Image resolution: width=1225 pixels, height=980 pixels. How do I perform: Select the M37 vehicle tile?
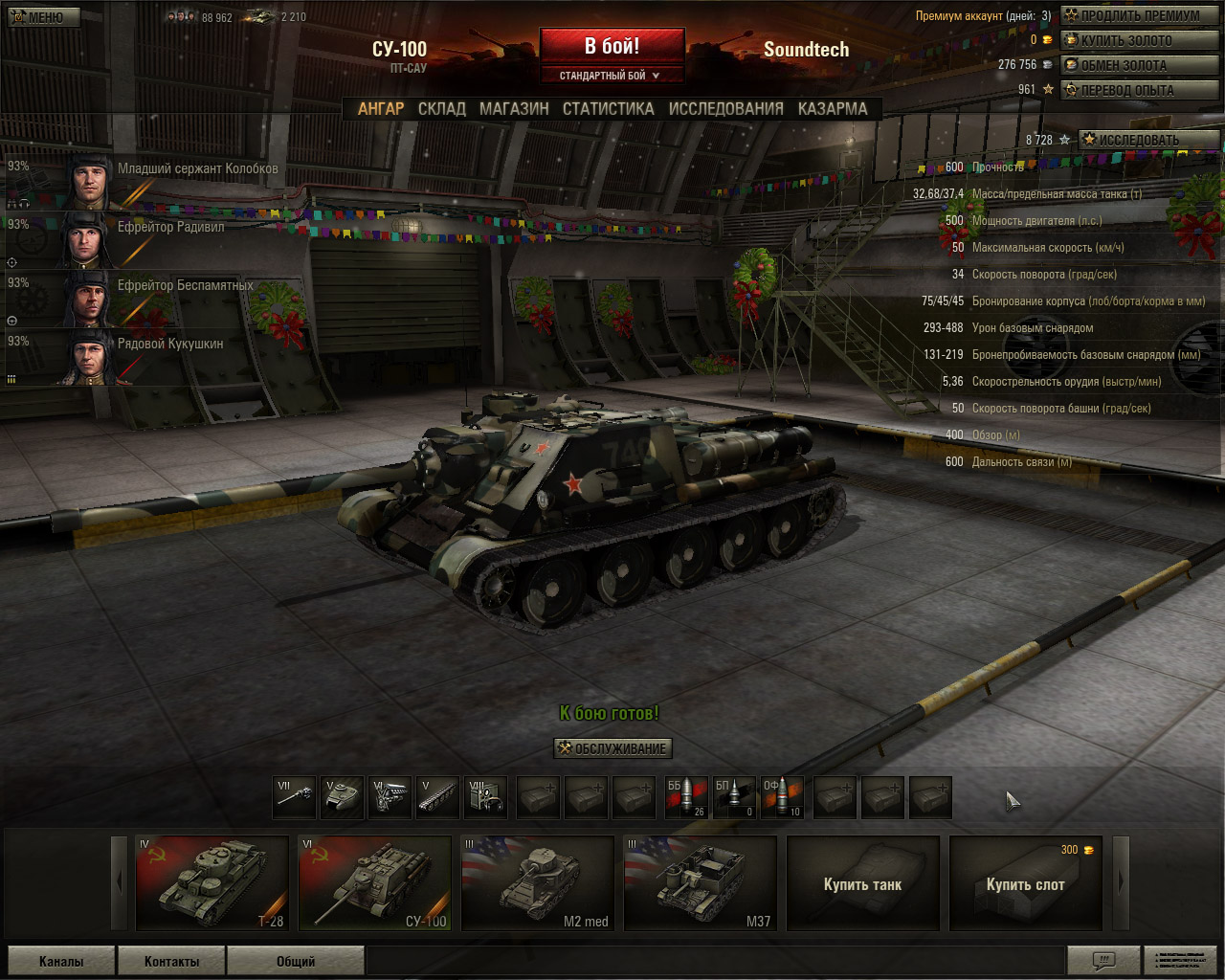(700, 883)
